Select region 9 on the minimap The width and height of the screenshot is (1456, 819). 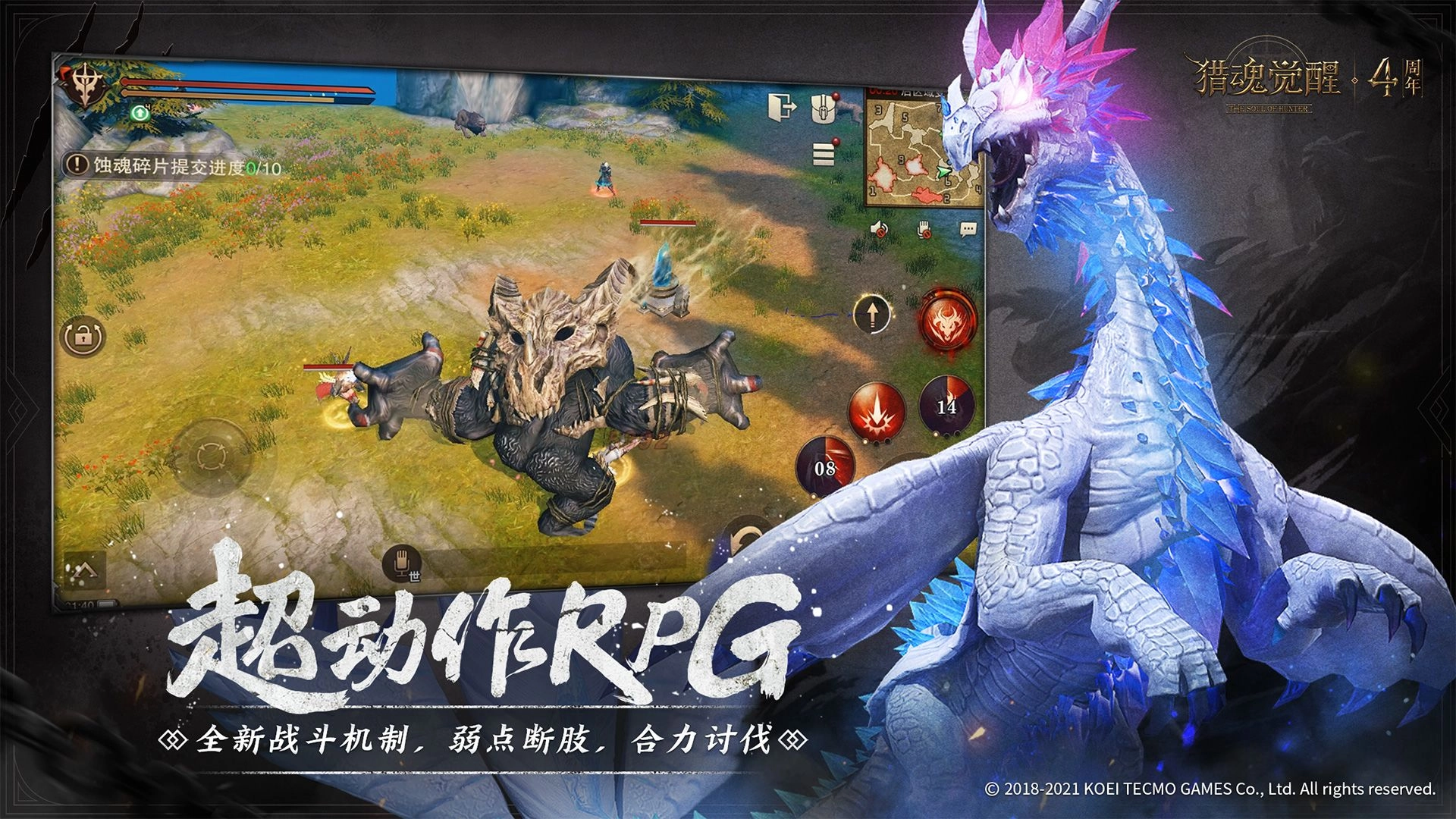[x=902, y=158]
